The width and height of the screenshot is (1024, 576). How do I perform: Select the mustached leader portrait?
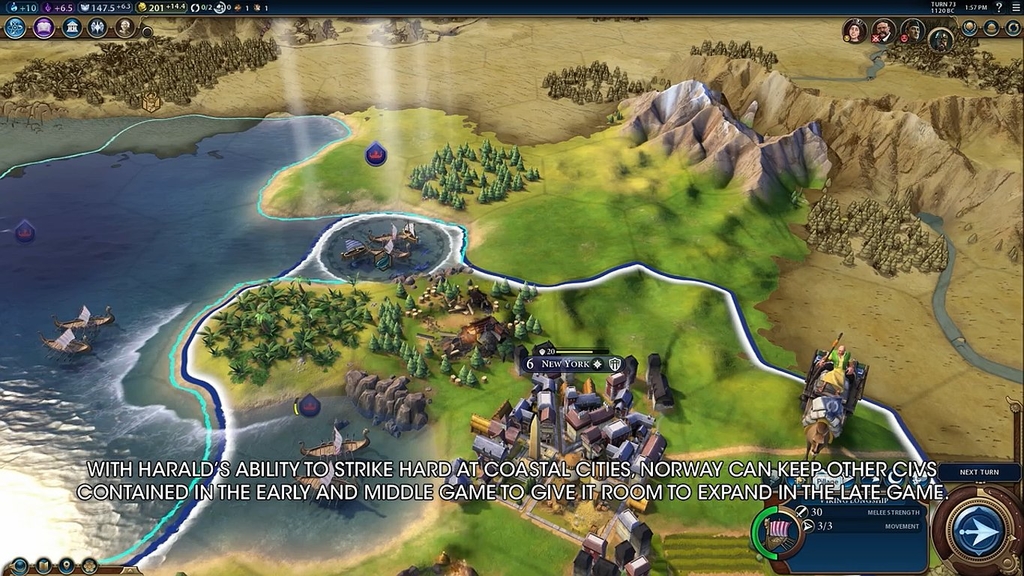[882, 31]
